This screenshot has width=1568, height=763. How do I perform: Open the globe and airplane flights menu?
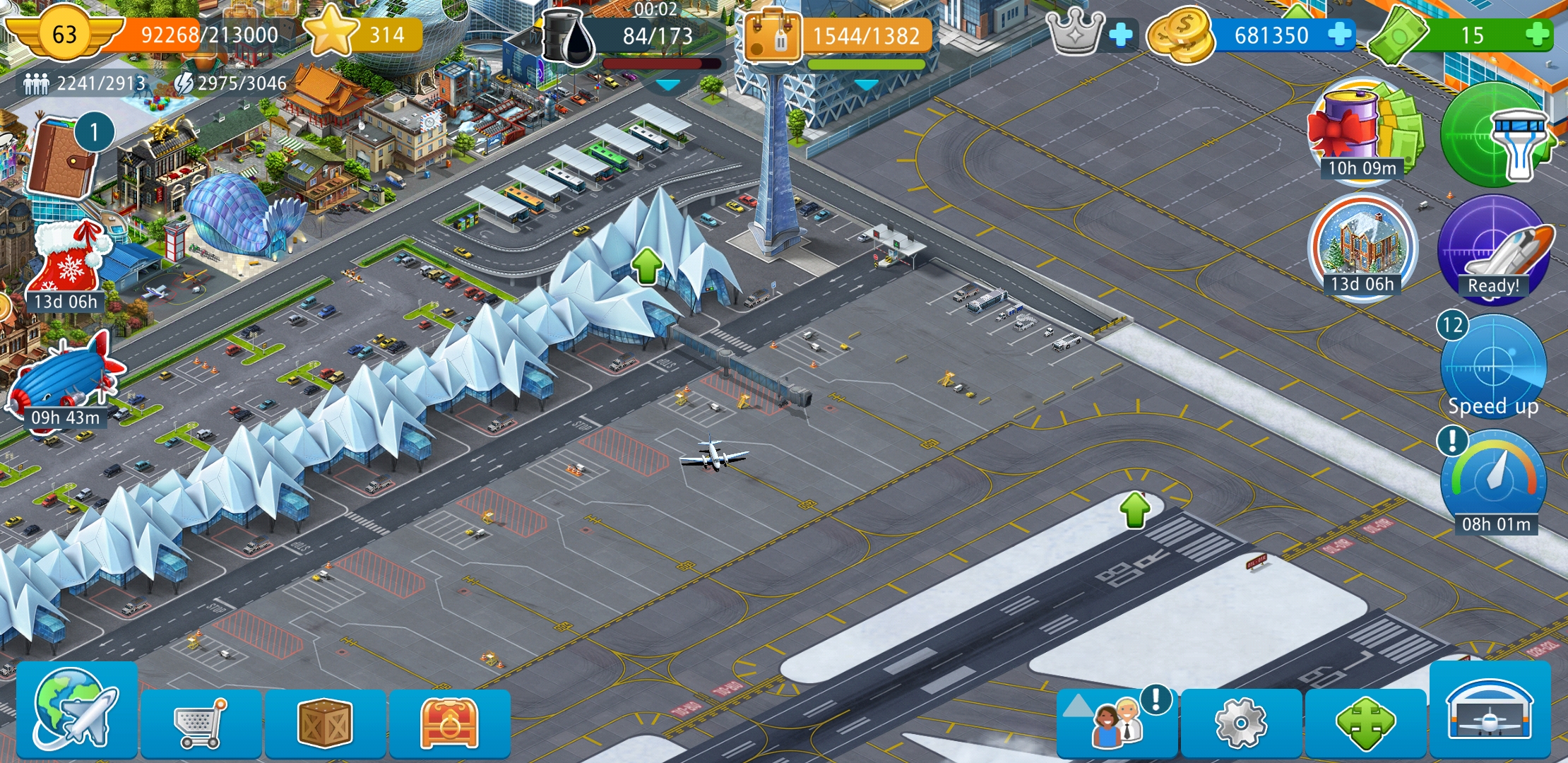[76, 710]
